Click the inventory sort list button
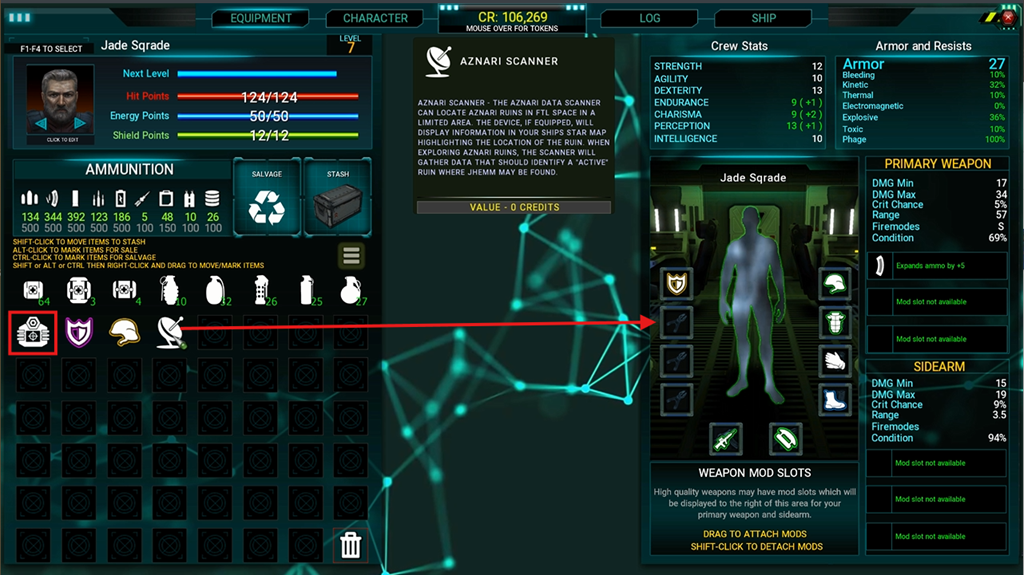This screenshot has width=1024, height=575. click(350, 255)
